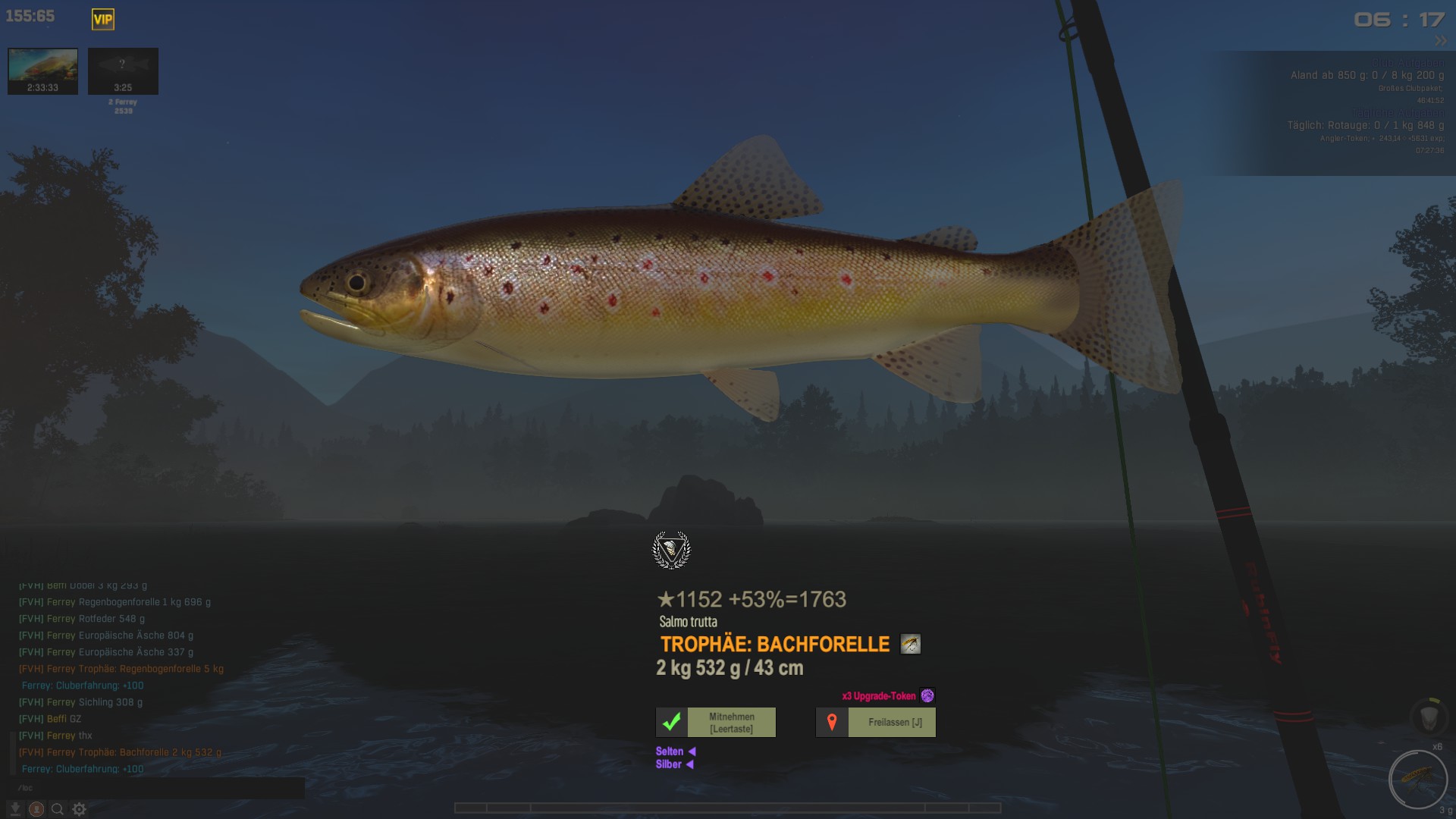Click the VIP status badge

coord(103,20)
